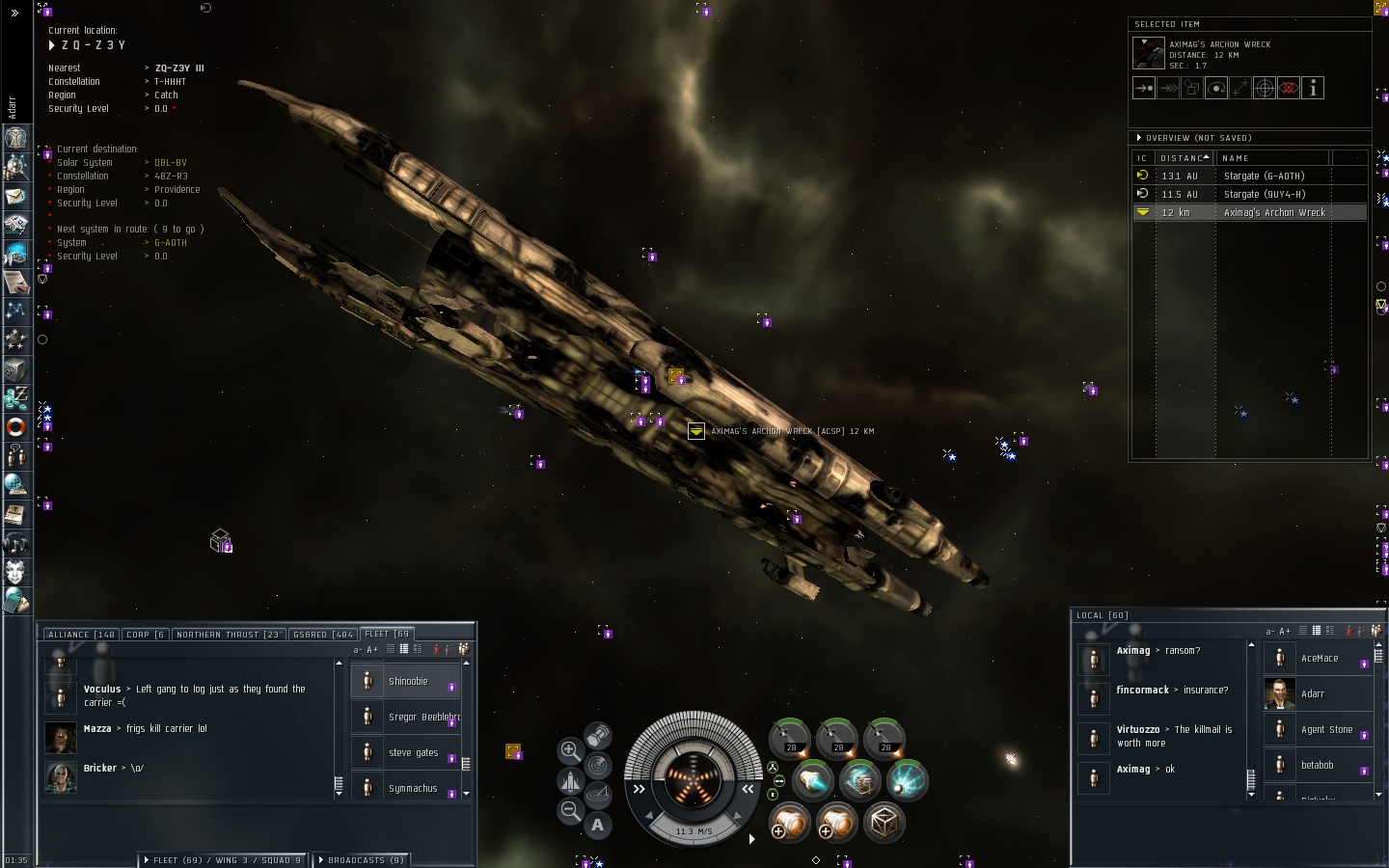Choose Stargate (9UY4-H) overview row
The width and height of the screenshot is (1389, 868).
coord(1264,195)
